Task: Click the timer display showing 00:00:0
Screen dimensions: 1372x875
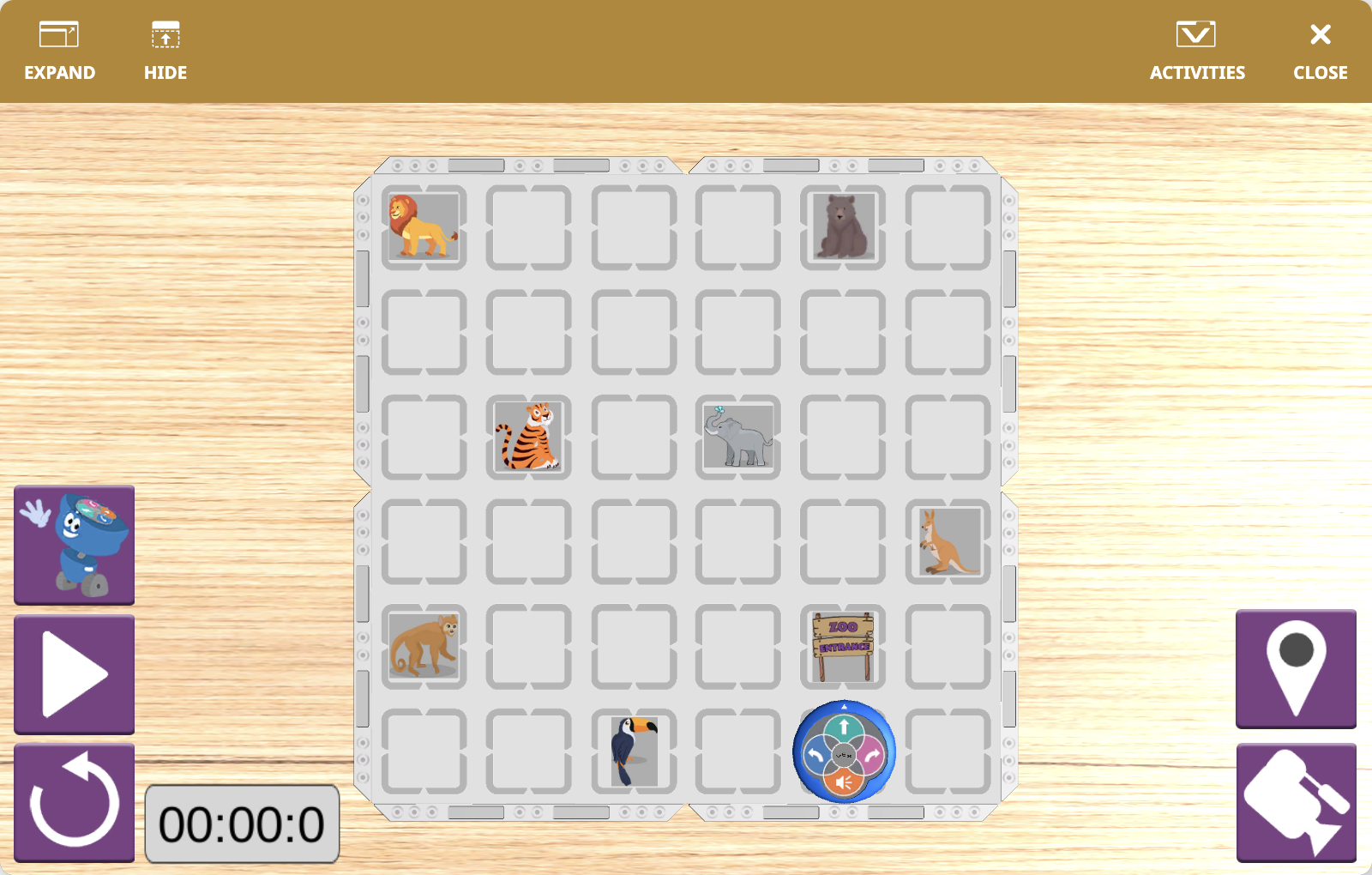Action: pos(243,824)
